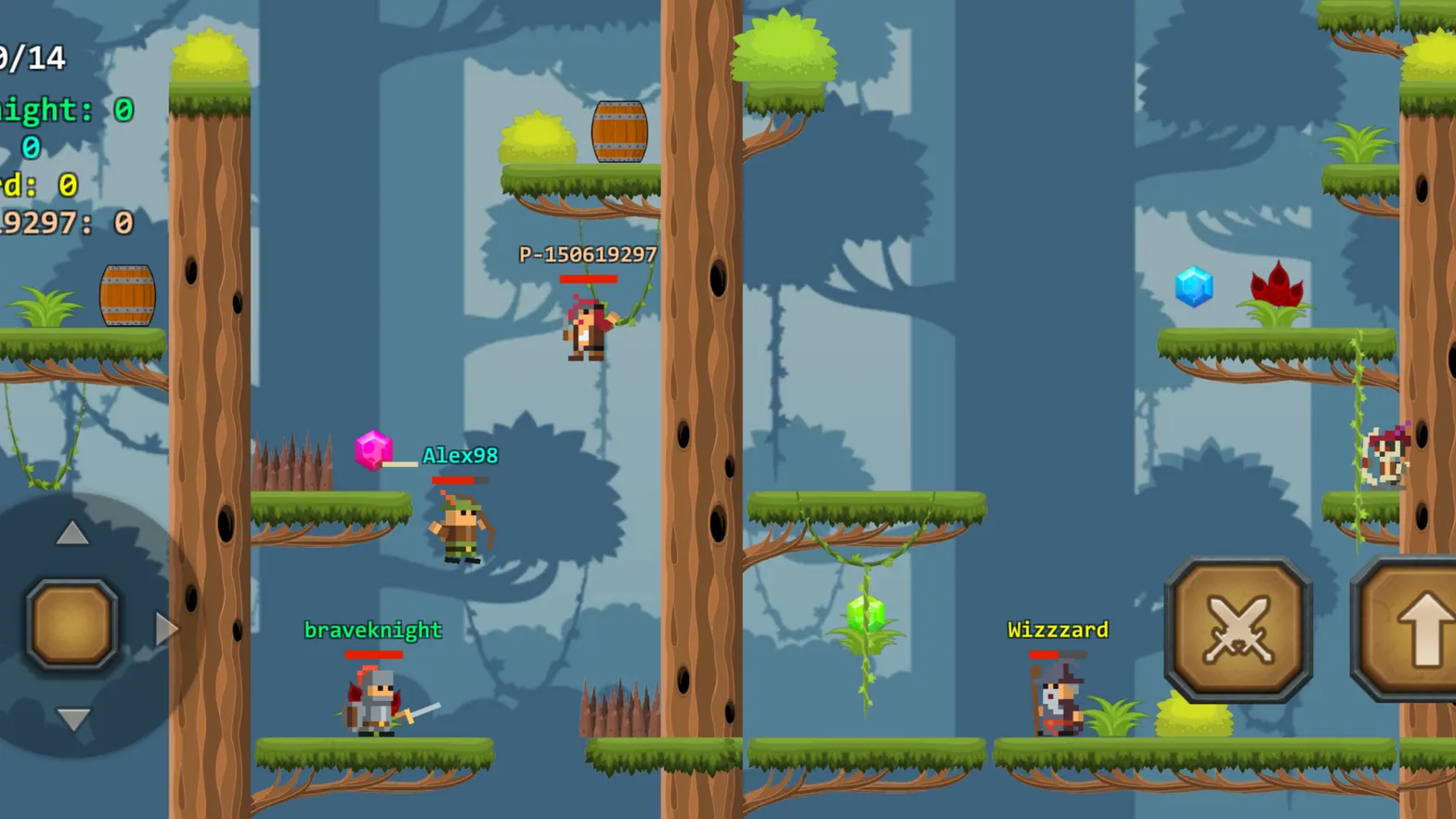Tap the octagonal joystick center knob
The width and height of the screenshot is (1456, 819).
point(71,620)
